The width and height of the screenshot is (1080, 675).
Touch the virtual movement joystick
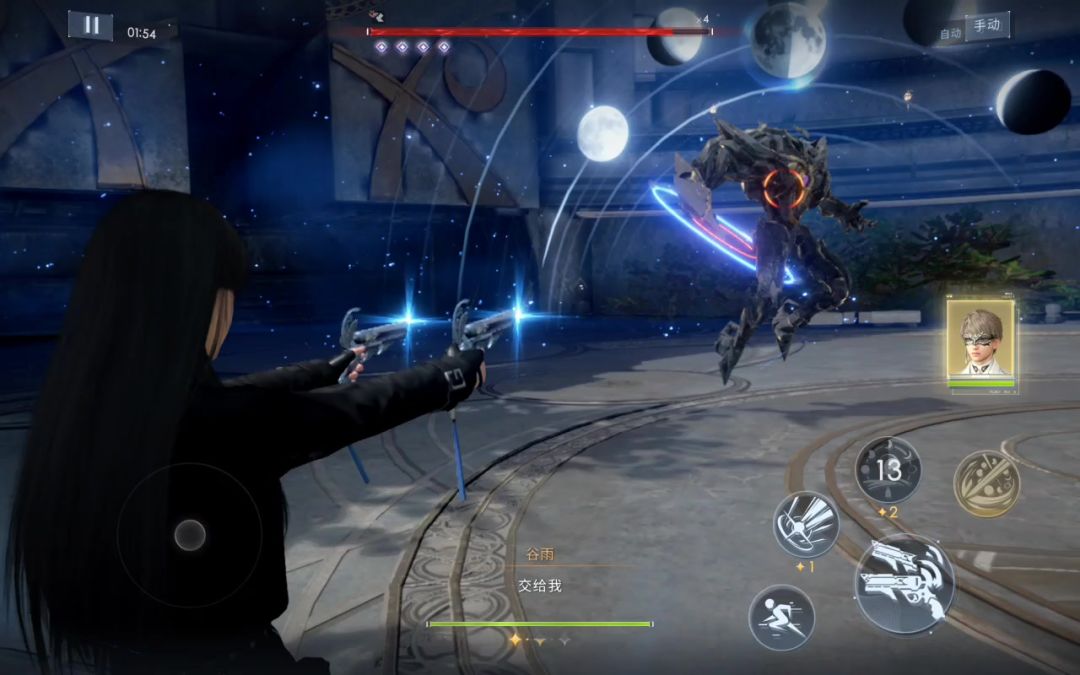tap(190, 535)
